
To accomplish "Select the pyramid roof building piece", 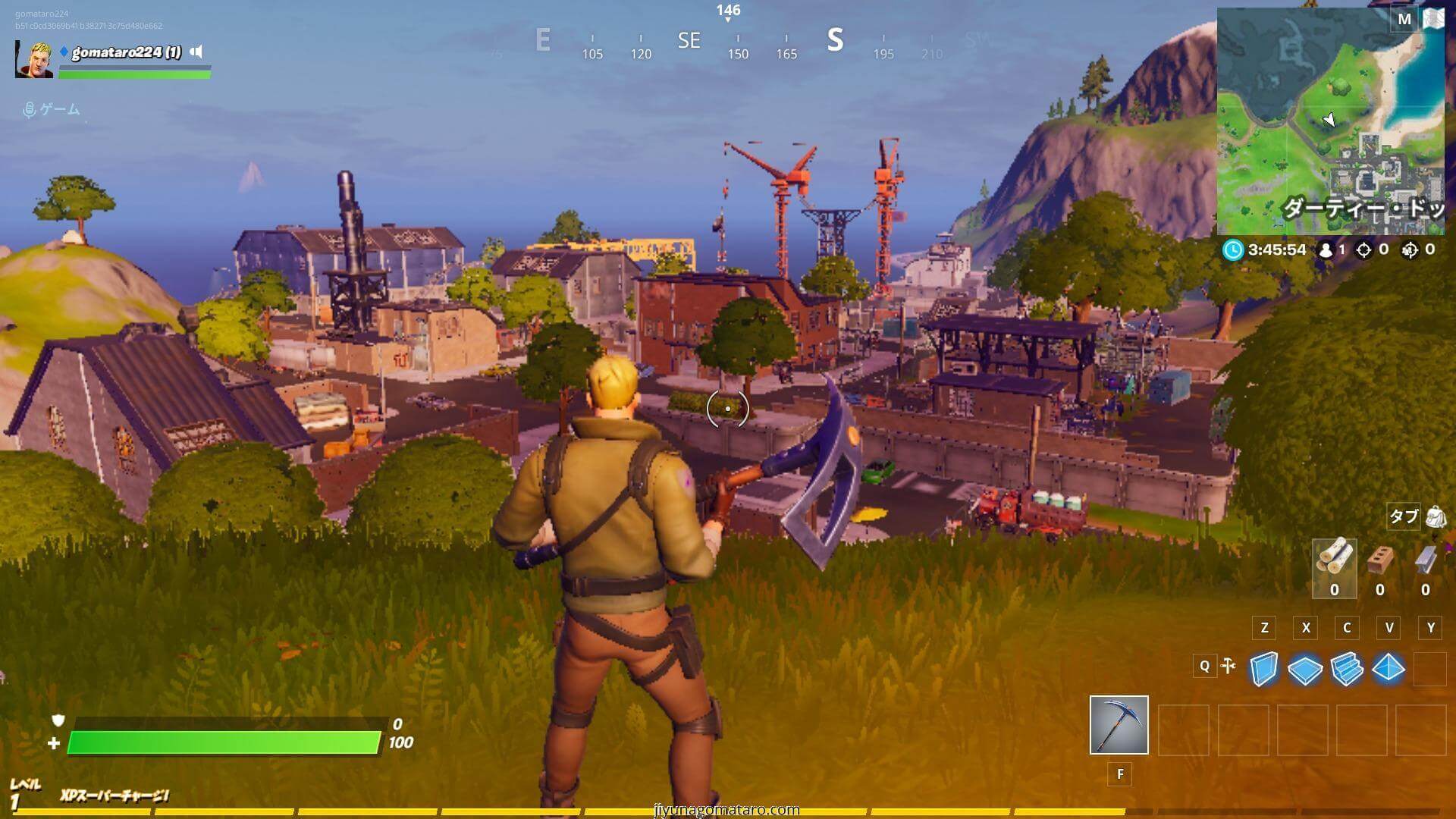I will click(x=1389, y=669).
